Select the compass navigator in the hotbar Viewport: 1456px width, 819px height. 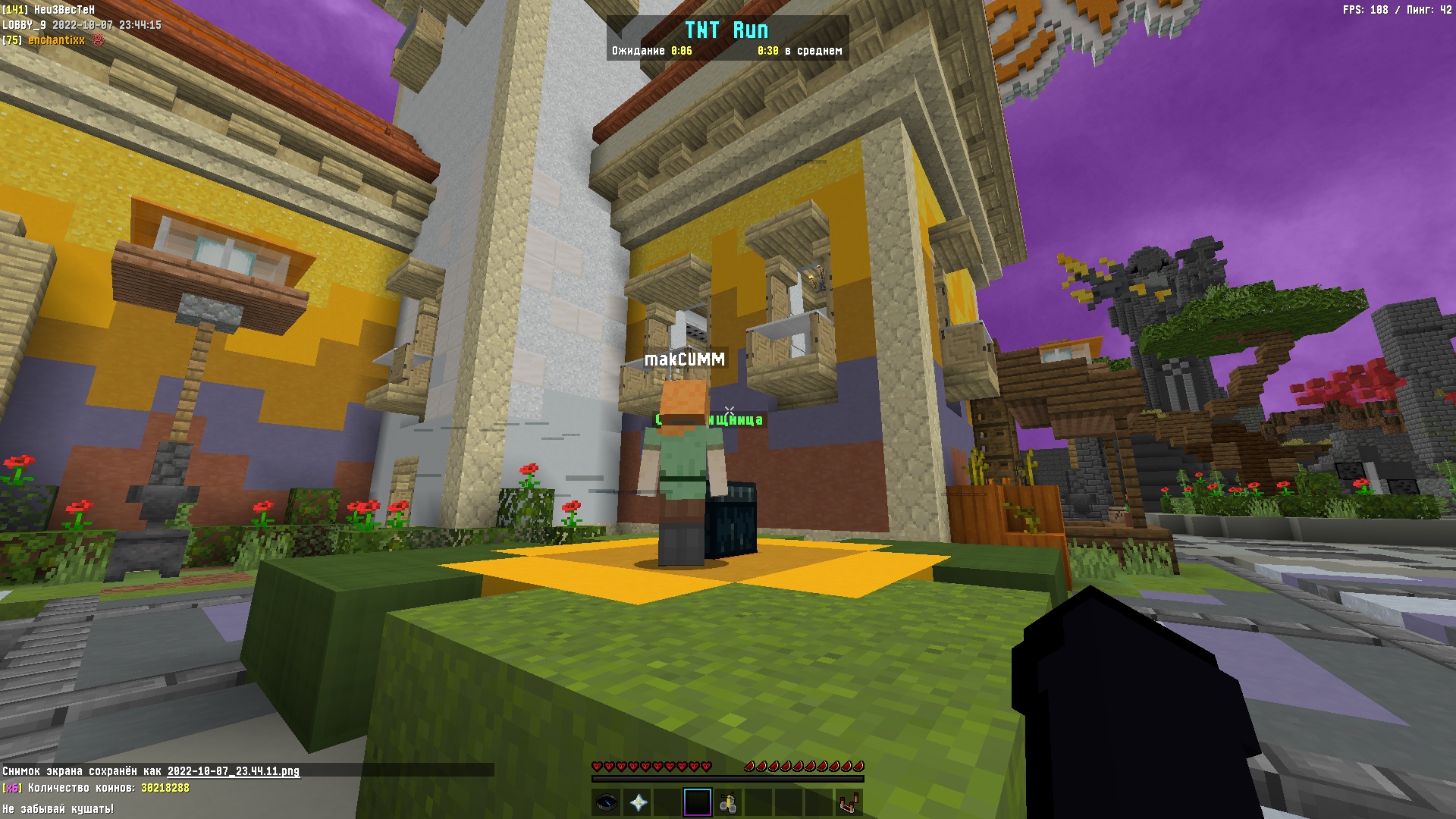[607, 801]
